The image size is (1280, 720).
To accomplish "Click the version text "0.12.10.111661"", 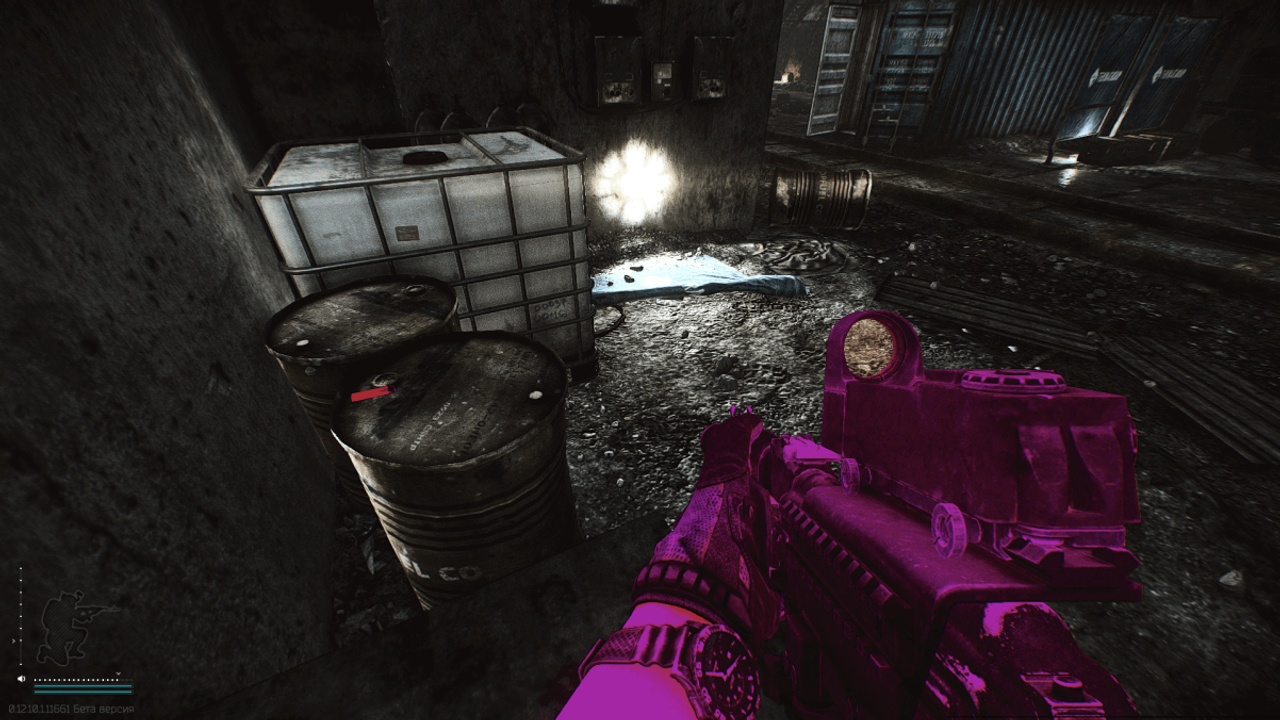I will (x=40, y=708).
